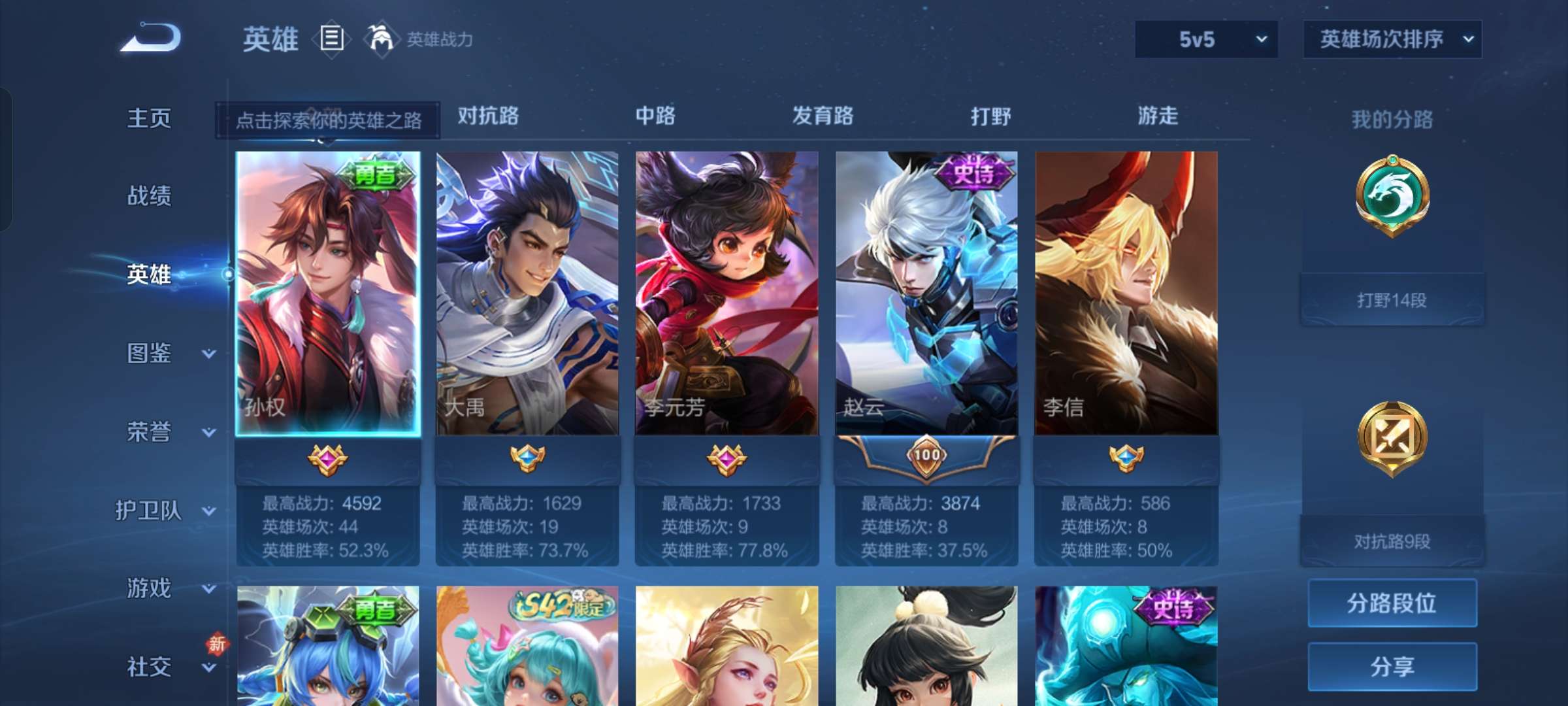Click the 分享 button
Image resolution: width=1568 pixels, height=706 pixels.
pos(1392,665)
